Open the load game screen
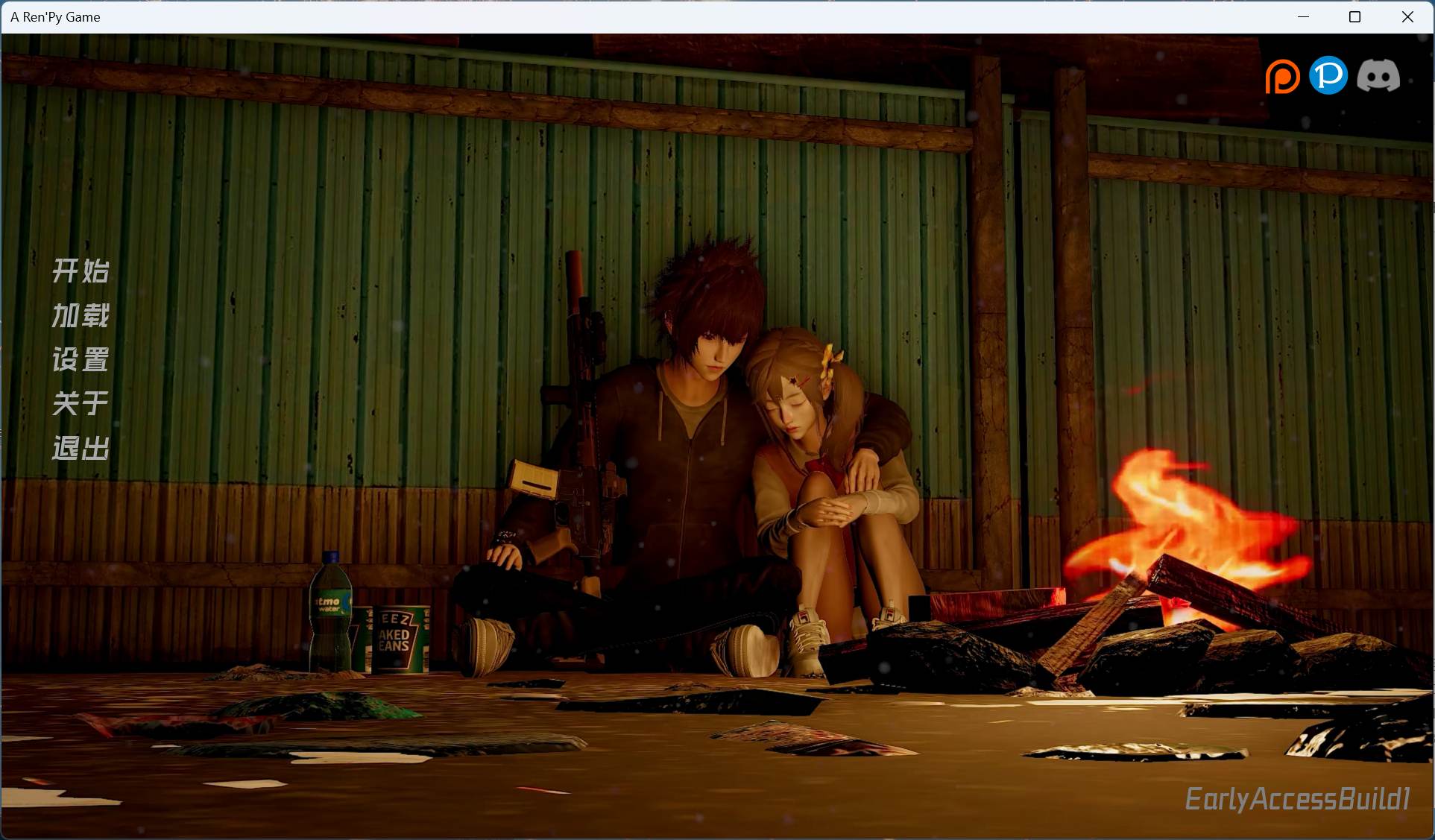This screenshot has height=840, width=1435. click(80, 315)
